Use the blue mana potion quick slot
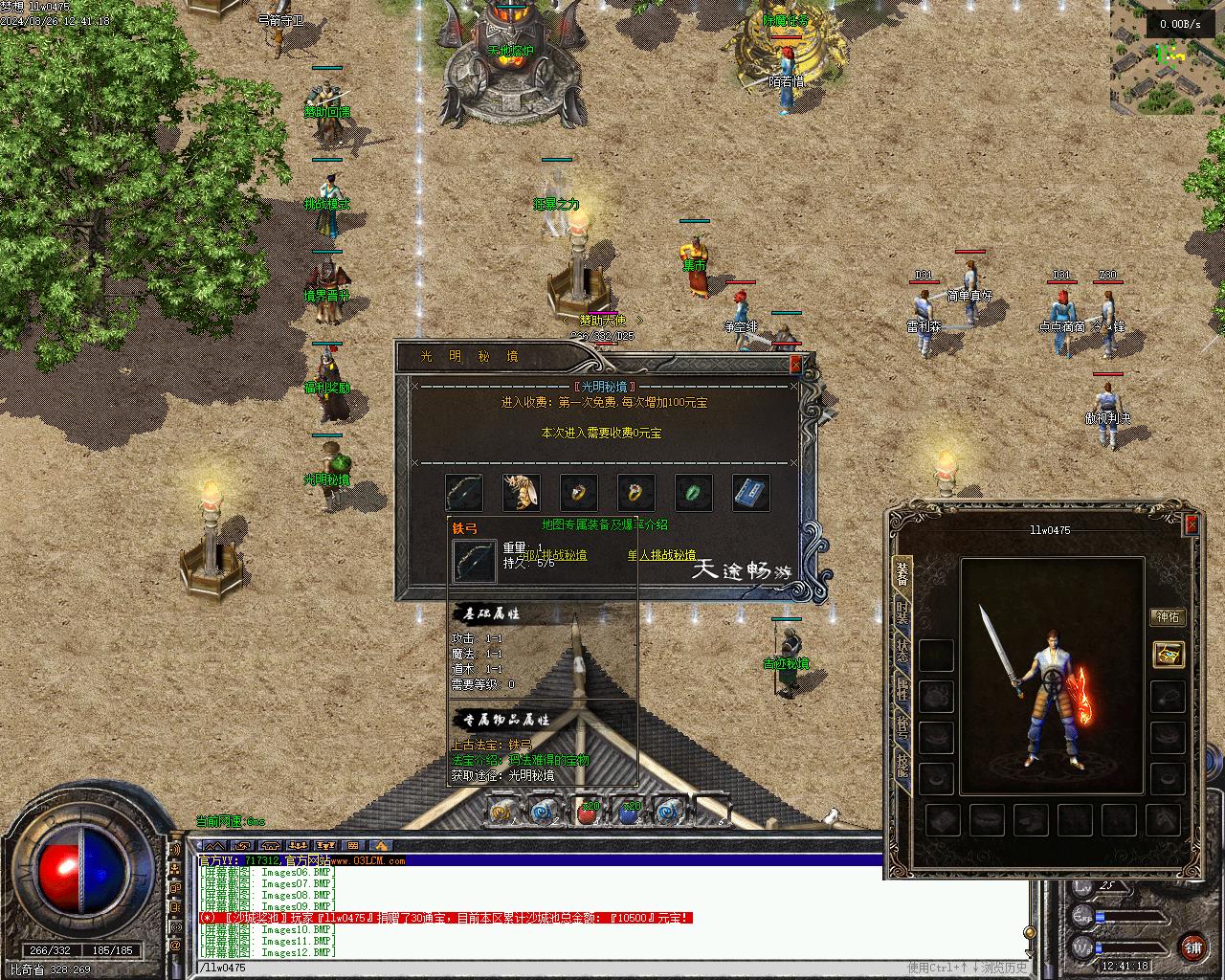The height and width of the screenshot is (980, 1225). (x=629, y=813)
